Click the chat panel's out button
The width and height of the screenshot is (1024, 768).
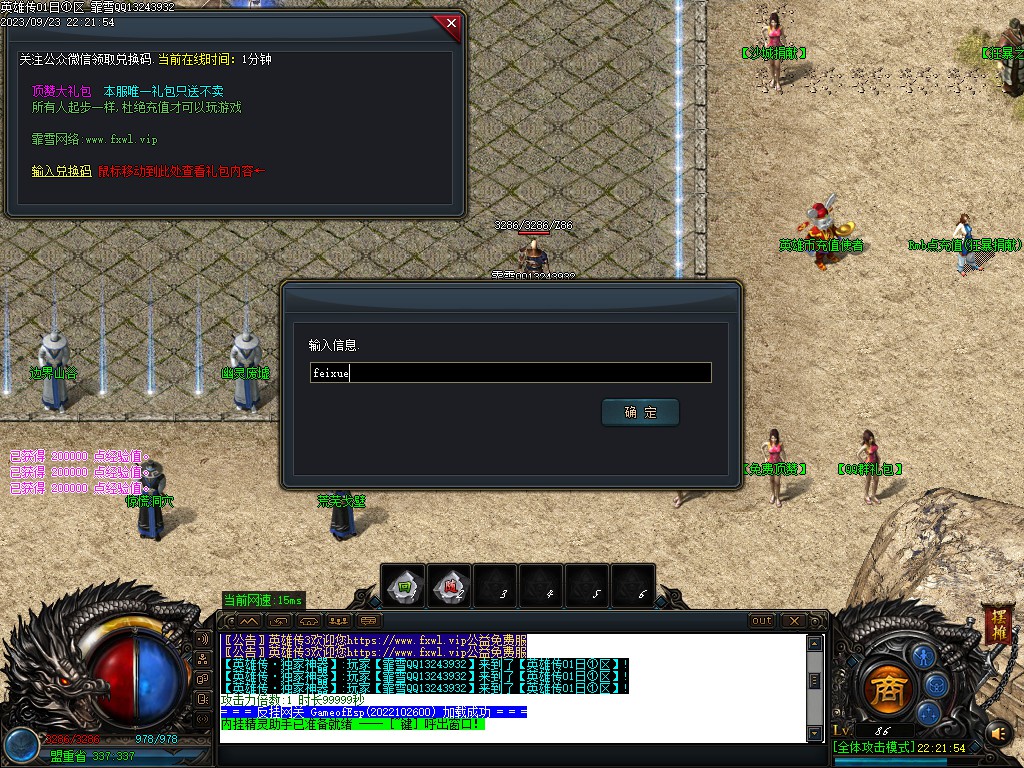pos(762,621)
